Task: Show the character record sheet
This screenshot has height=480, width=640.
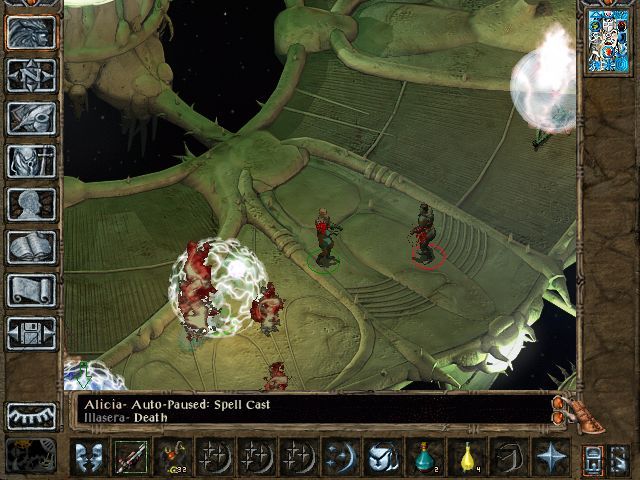Action: click(x=31, y=205)
